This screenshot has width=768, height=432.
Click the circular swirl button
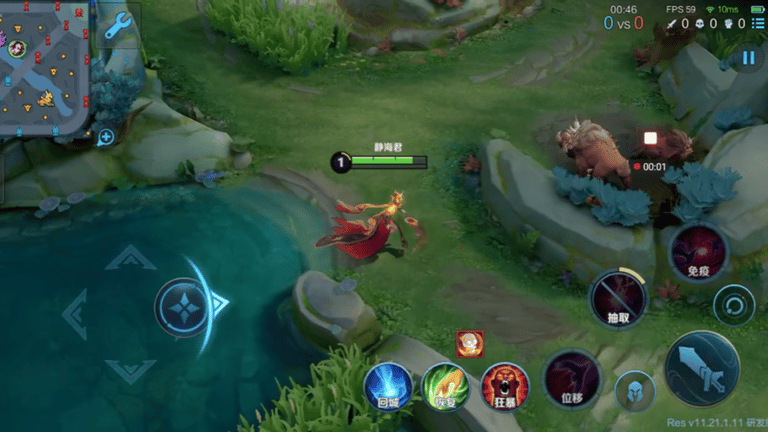(733, 304)
